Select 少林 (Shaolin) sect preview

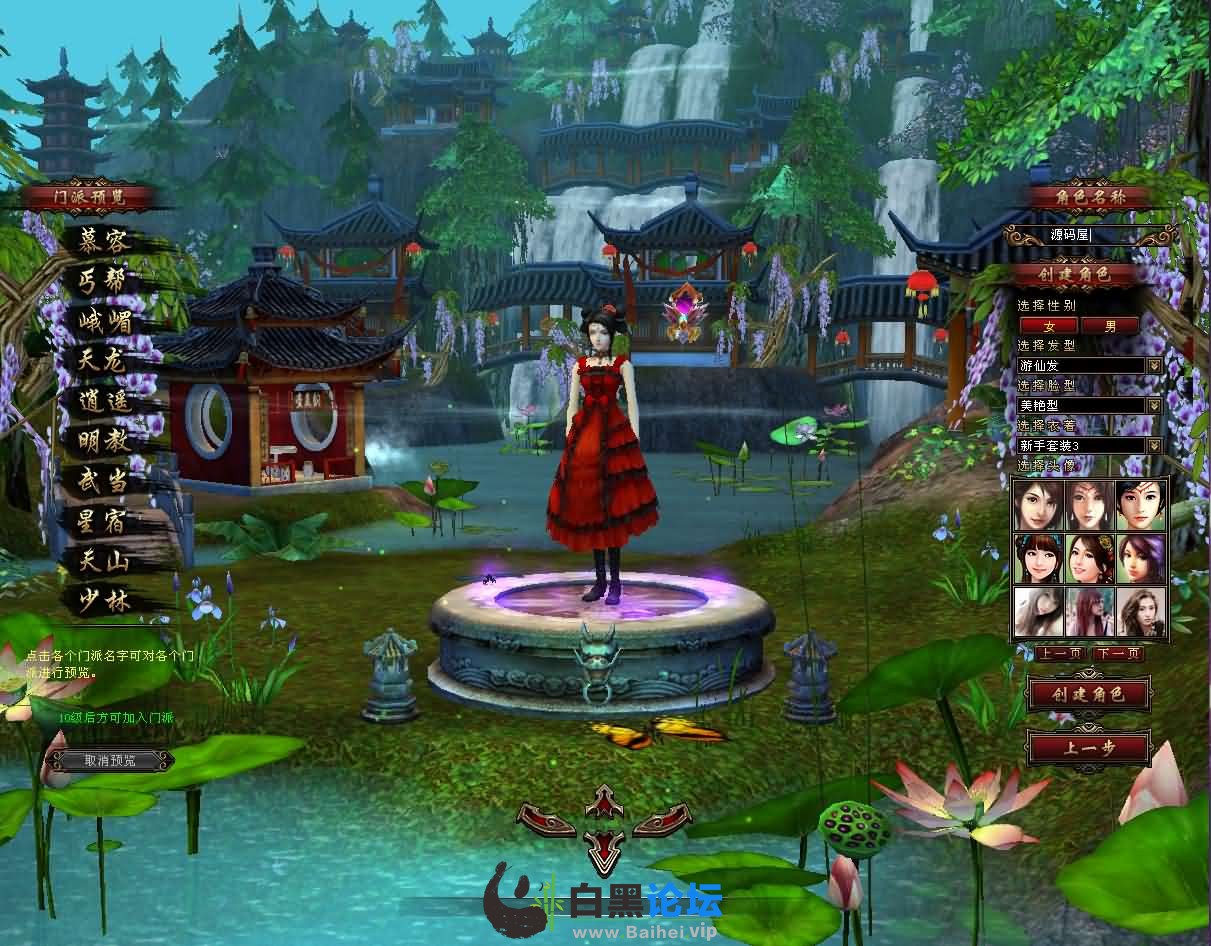click(106, 601)
